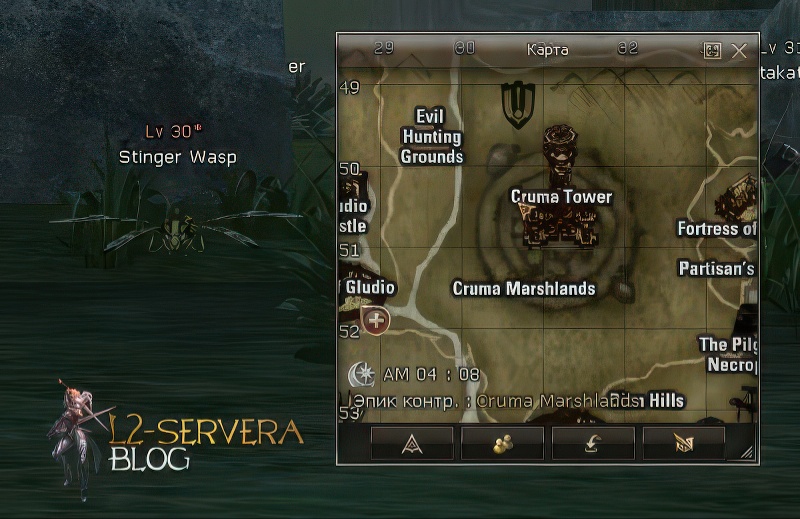Click the map window resize corner
Screen dimensions: 800x519
tap(747, 453)
